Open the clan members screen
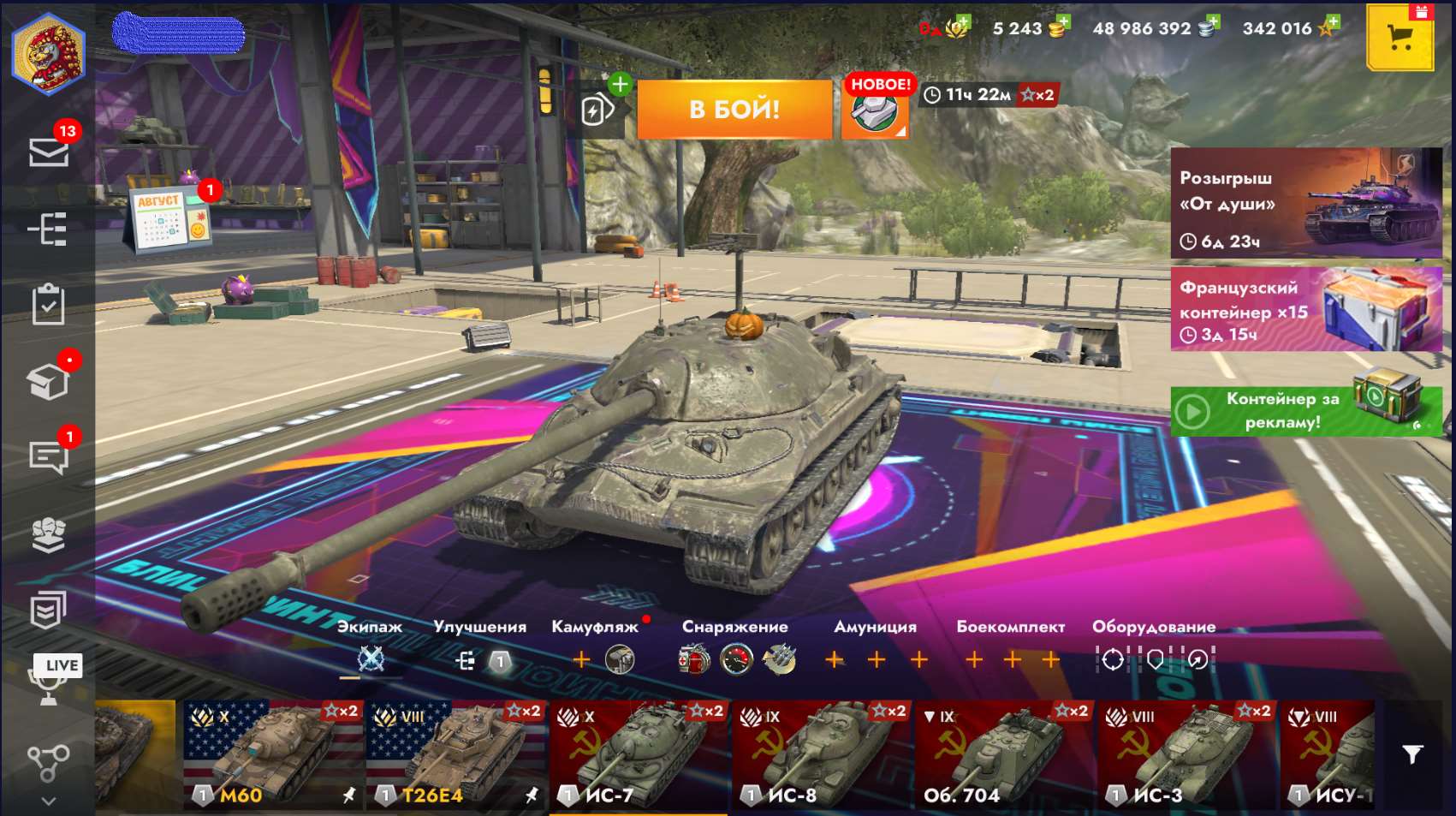 coord(49,532)
